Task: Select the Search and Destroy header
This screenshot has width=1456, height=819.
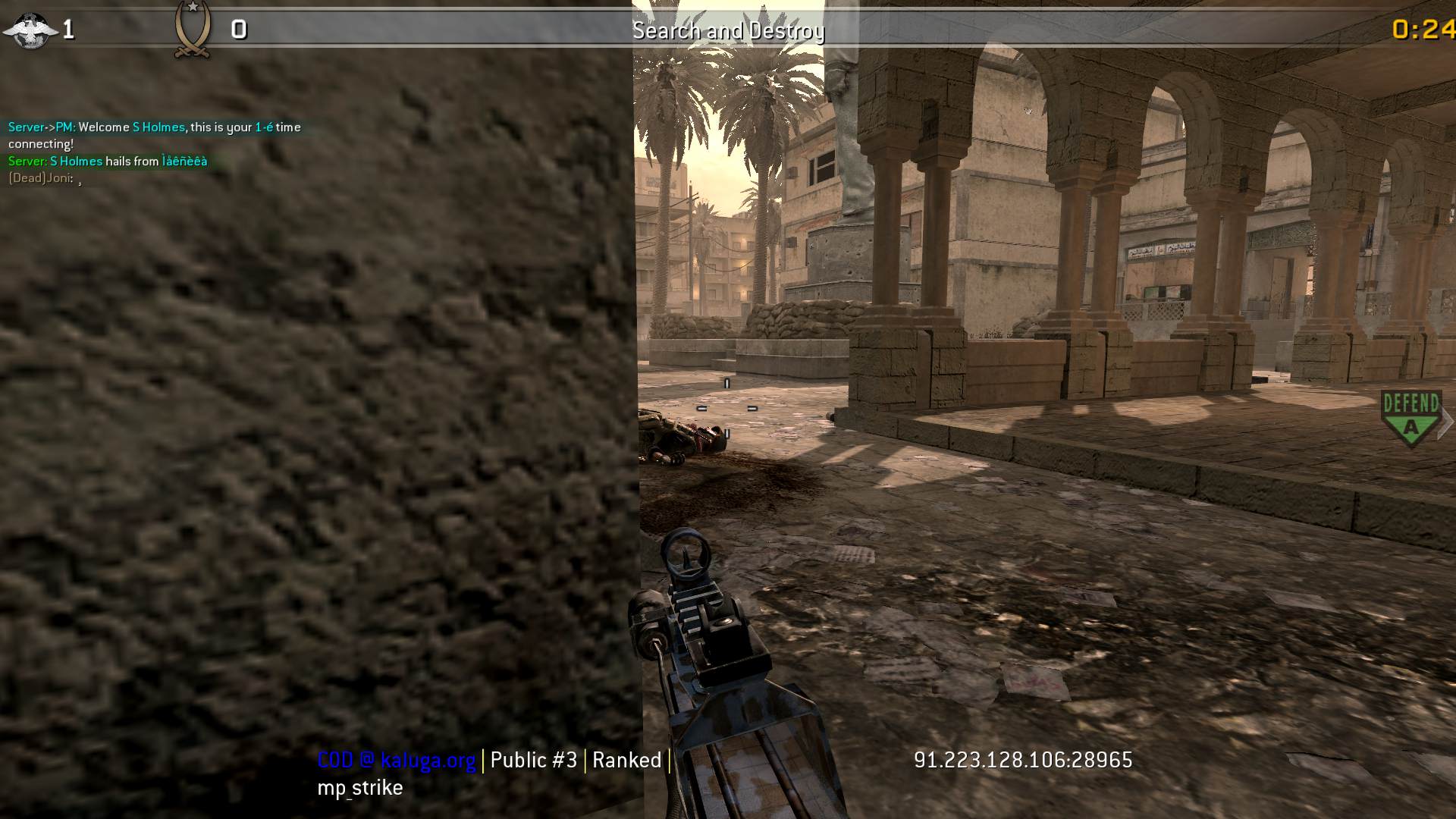Action: [728, 31]
